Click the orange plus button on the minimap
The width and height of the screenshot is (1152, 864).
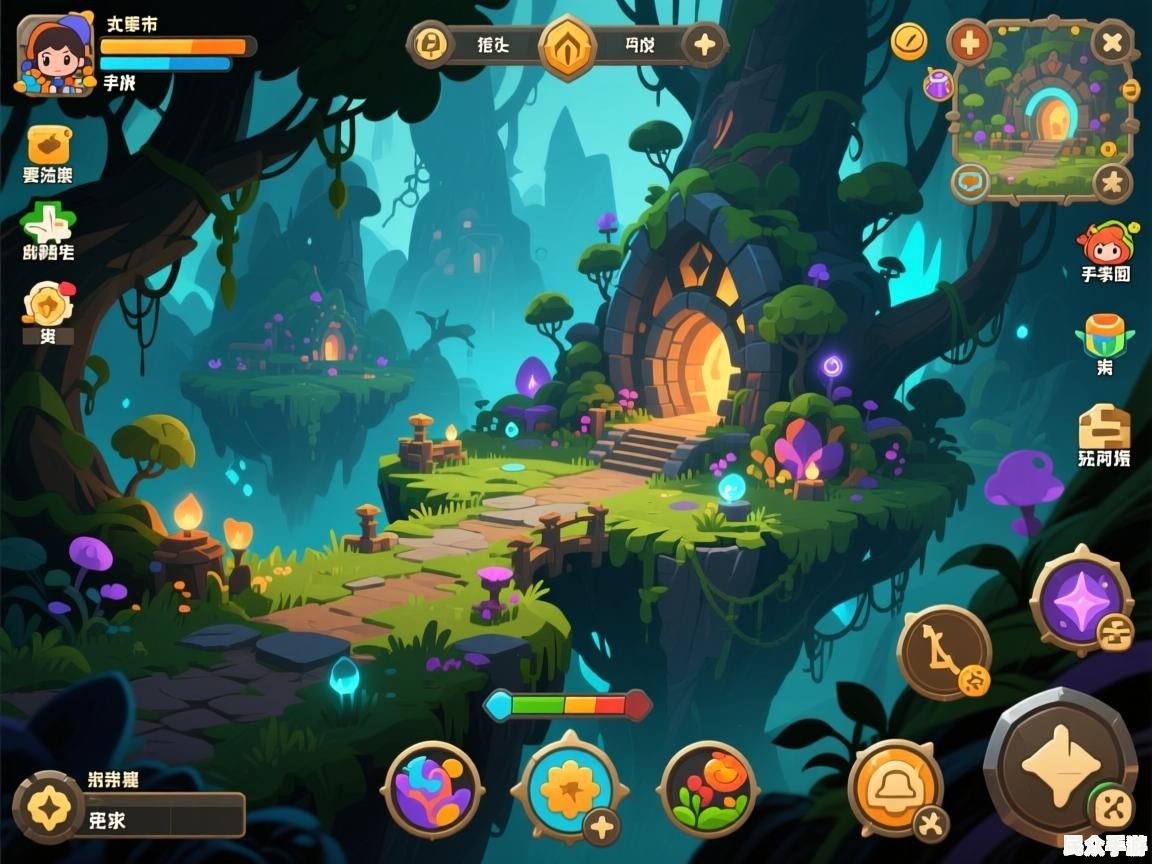click(969, 43)
